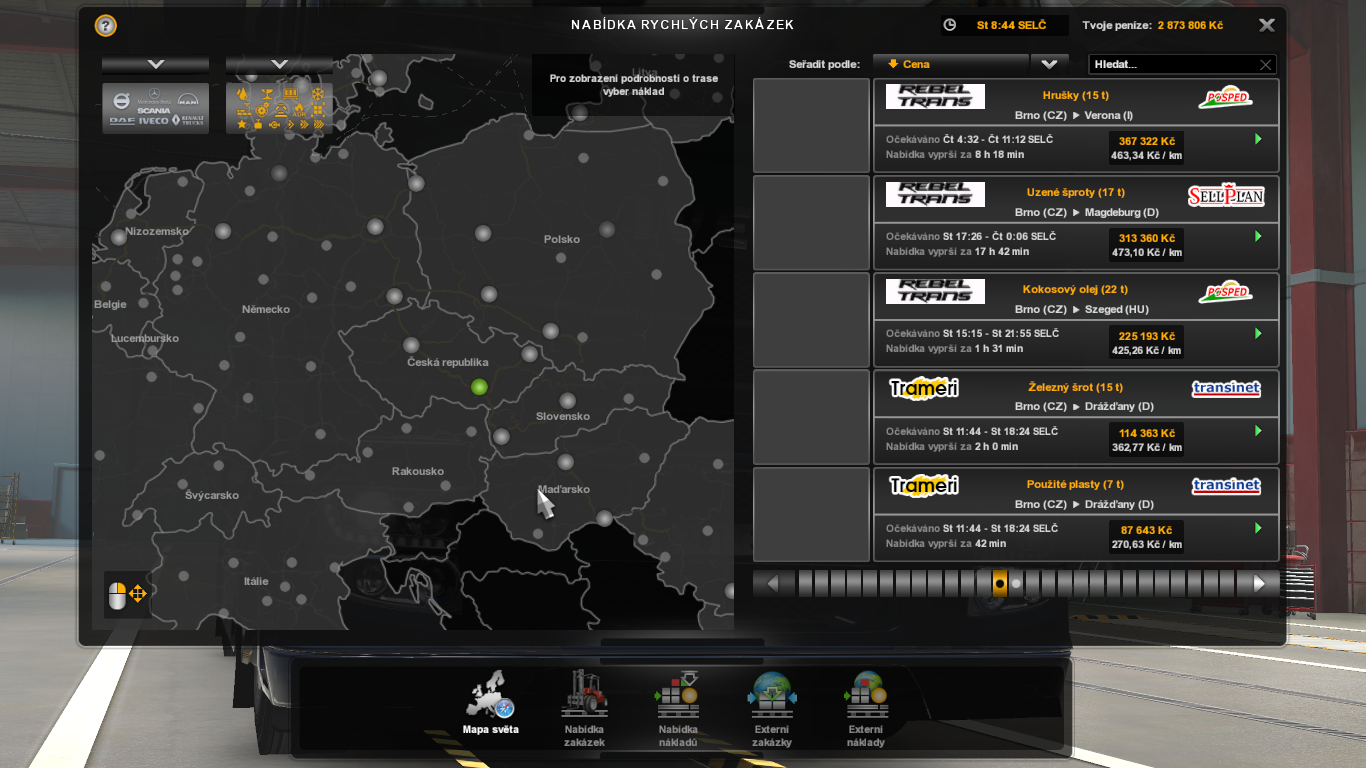The width and height of the screenshot is (1366, 768).
Task: Click the green Brno marker on map
Action: pos(479,387)
